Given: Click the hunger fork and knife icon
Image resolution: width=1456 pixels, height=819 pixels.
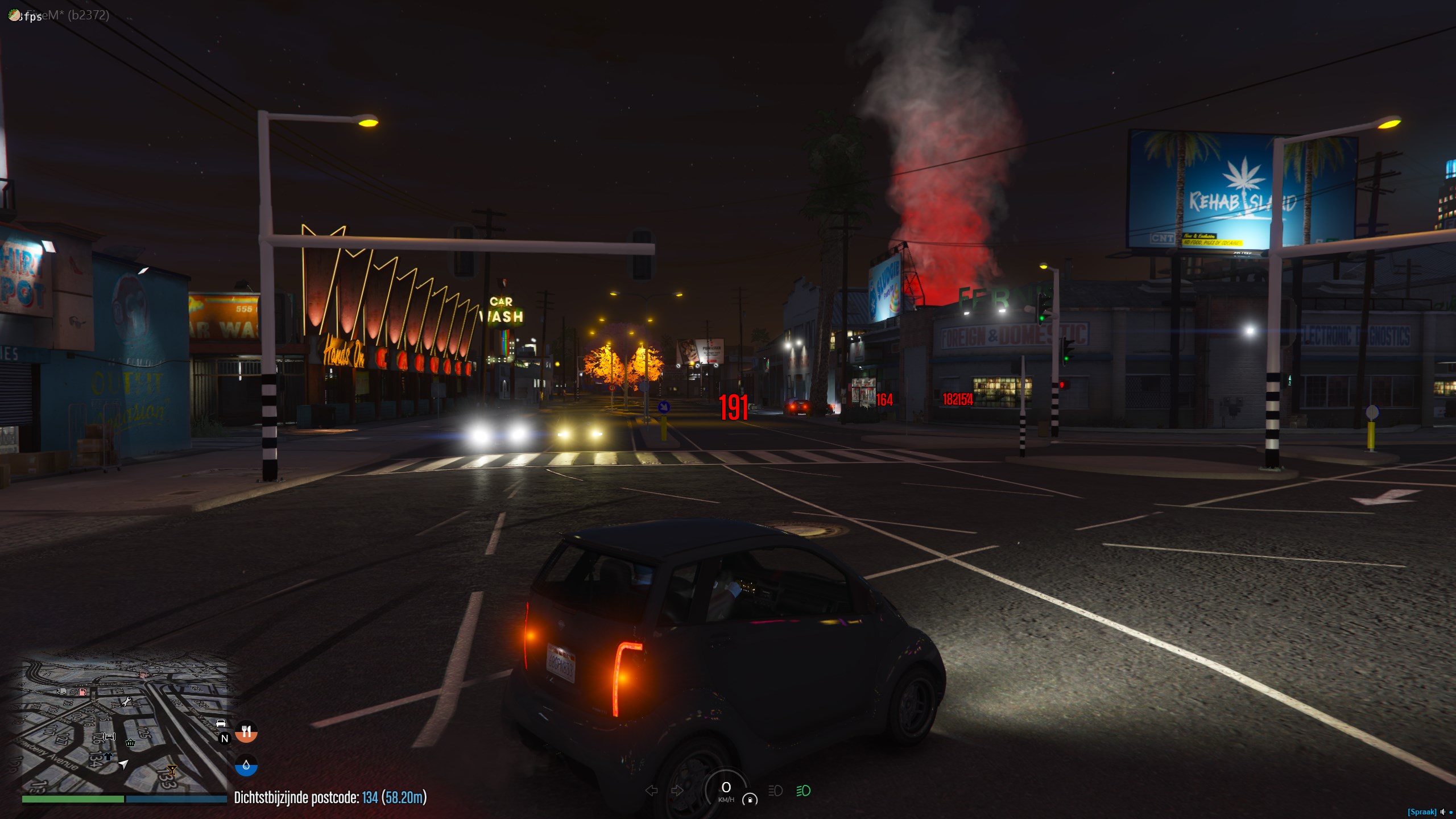Looking at the screenshot, I should click(x=246, y=731).
